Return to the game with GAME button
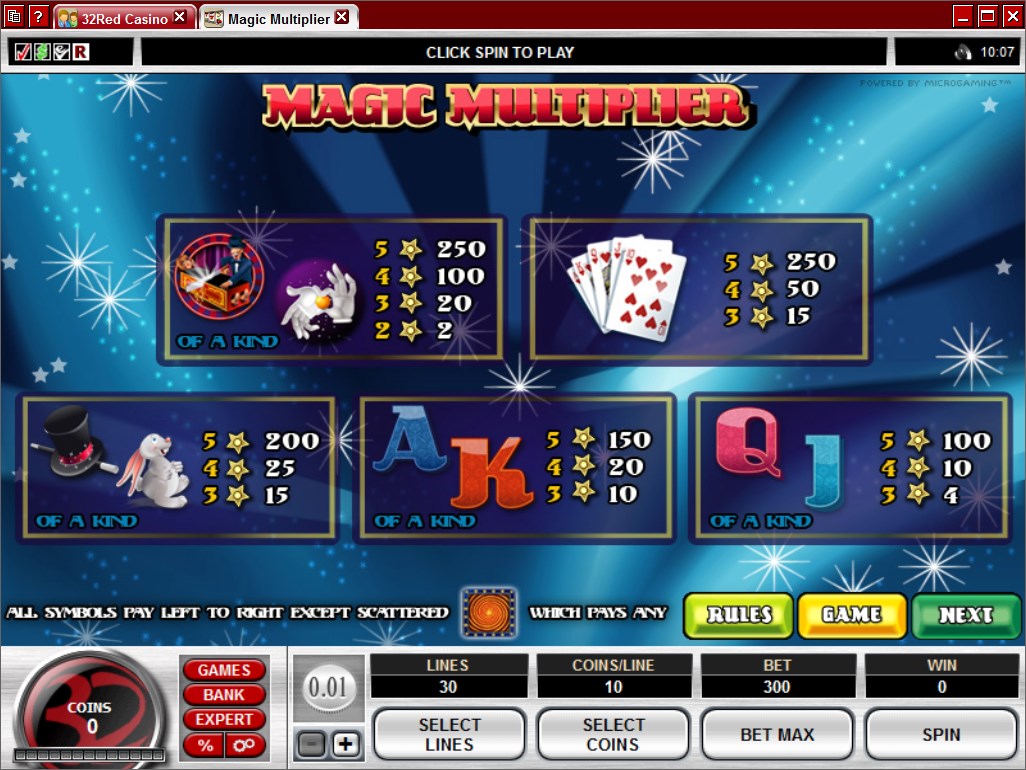The width and height of the screenshot is (1026, 770). pyautogui.click(x=852, y=615)
